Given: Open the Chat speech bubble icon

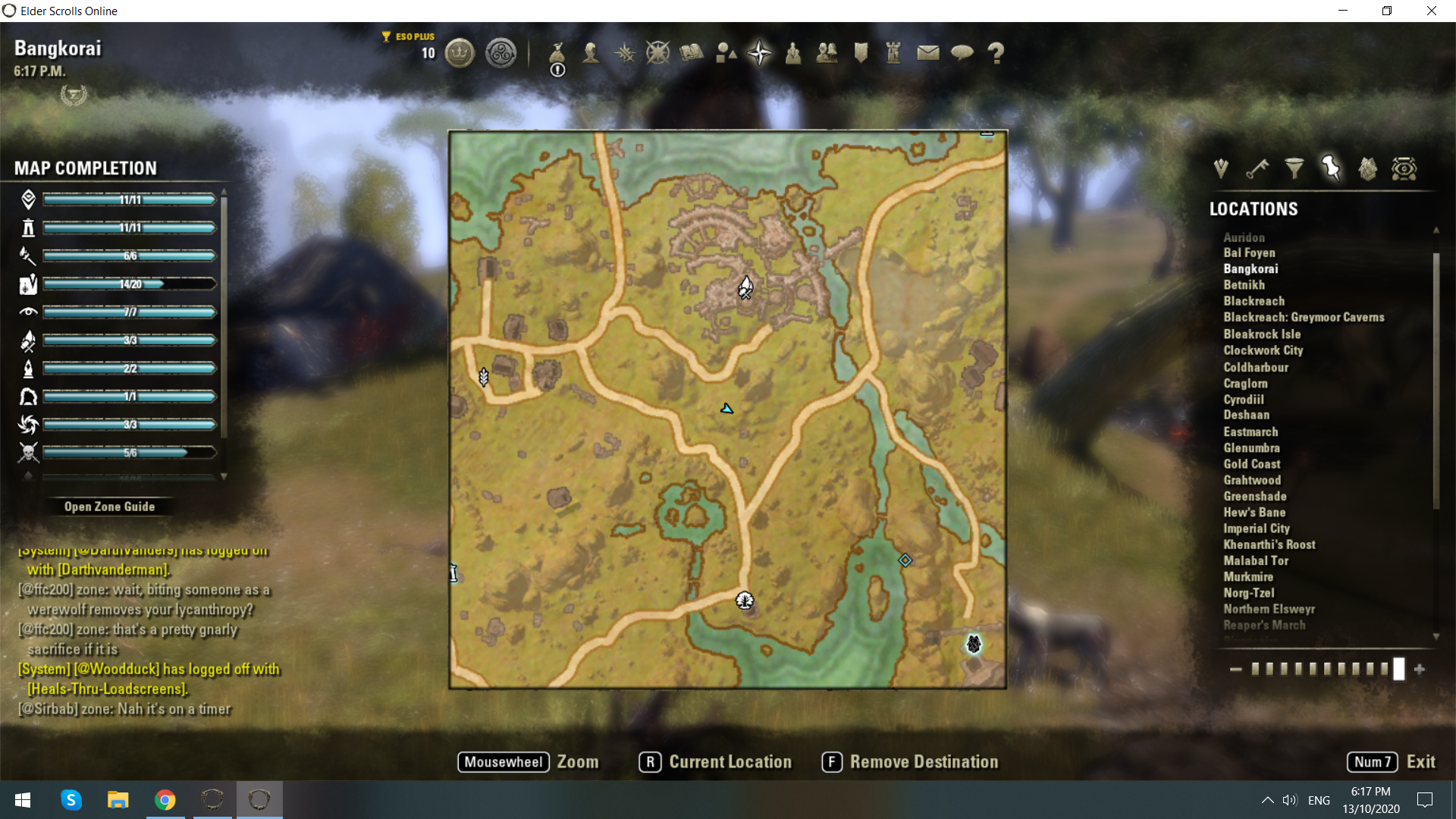Looking at the screenshot, I should pos(962,53).
